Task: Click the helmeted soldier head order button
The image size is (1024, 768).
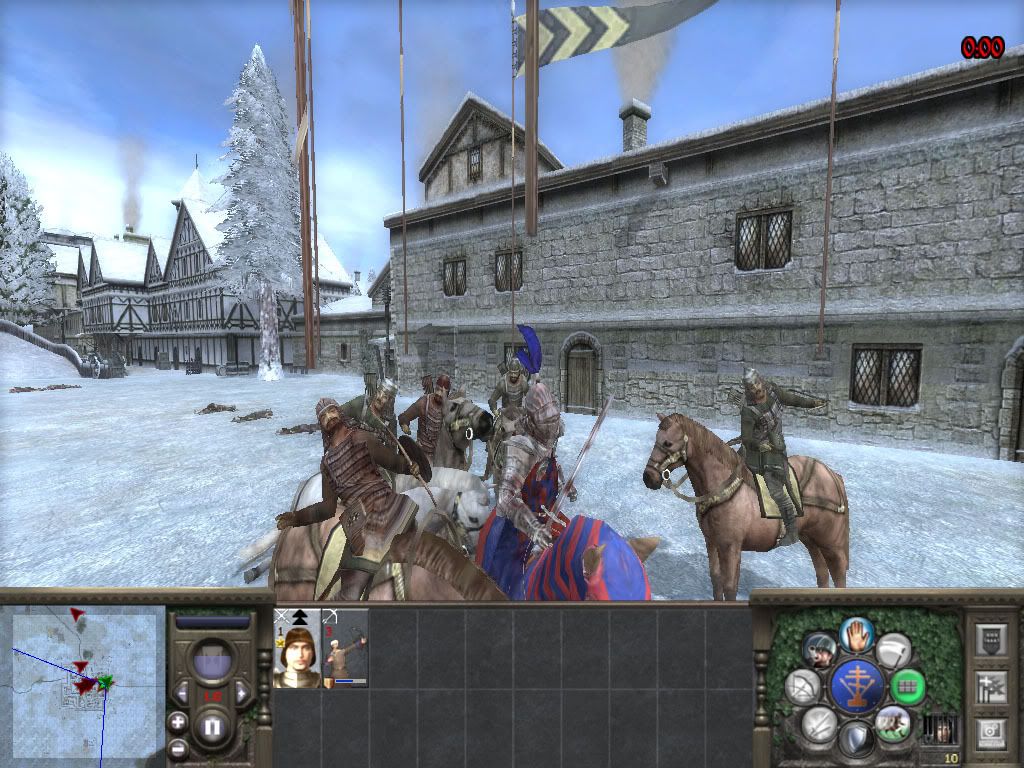Action: pos(820,649)
